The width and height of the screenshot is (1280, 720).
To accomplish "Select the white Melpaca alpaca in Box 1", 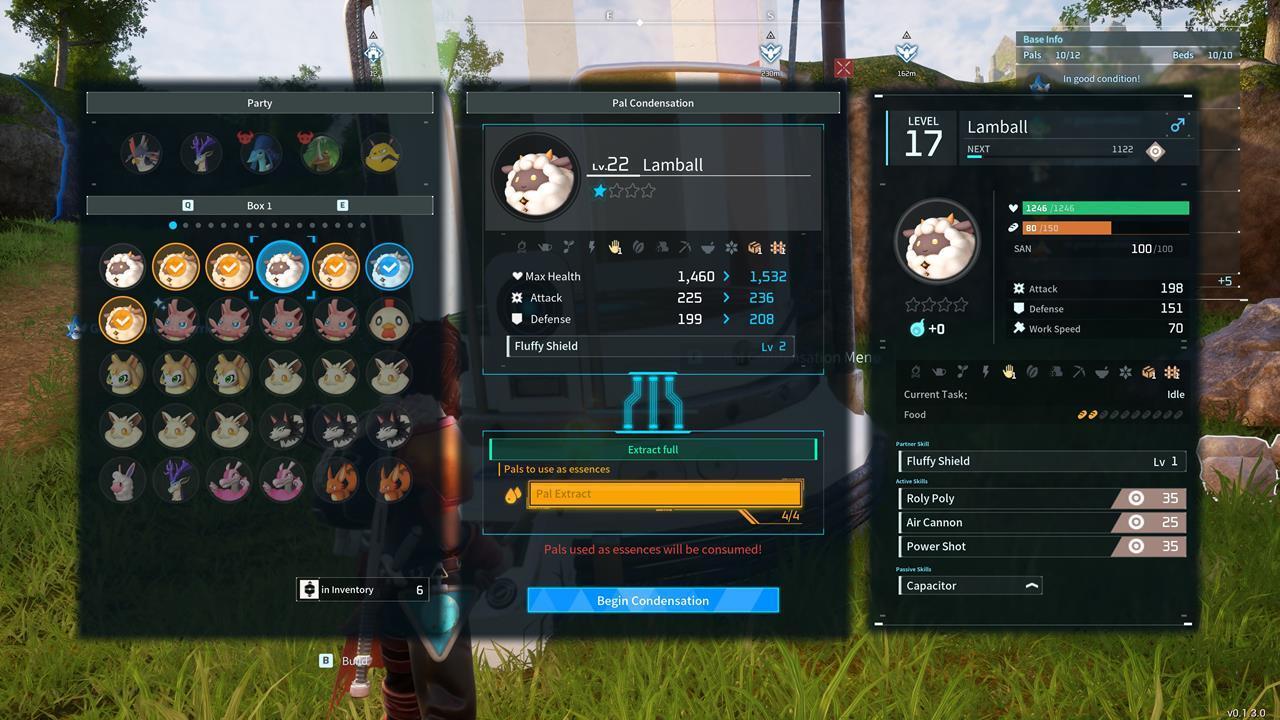I will tap(123, 480).
